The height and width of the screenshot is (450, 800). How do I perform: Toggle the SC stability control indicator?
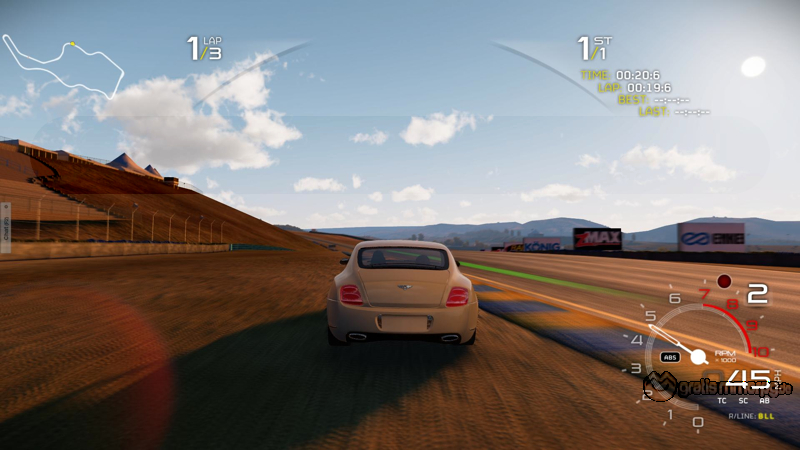743,400
